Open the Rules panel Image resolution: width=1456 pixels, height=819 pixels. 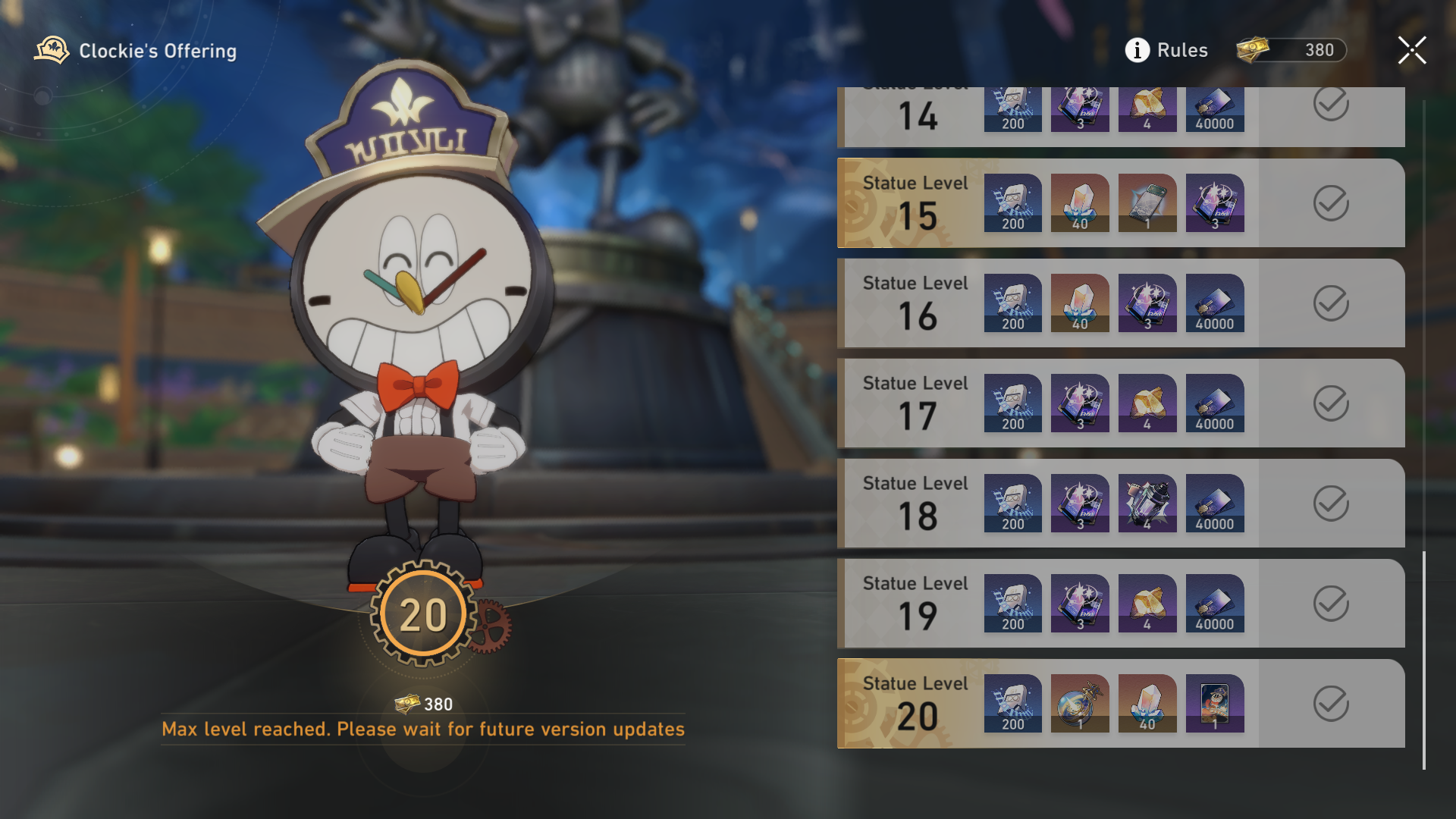coord(1181,50)
